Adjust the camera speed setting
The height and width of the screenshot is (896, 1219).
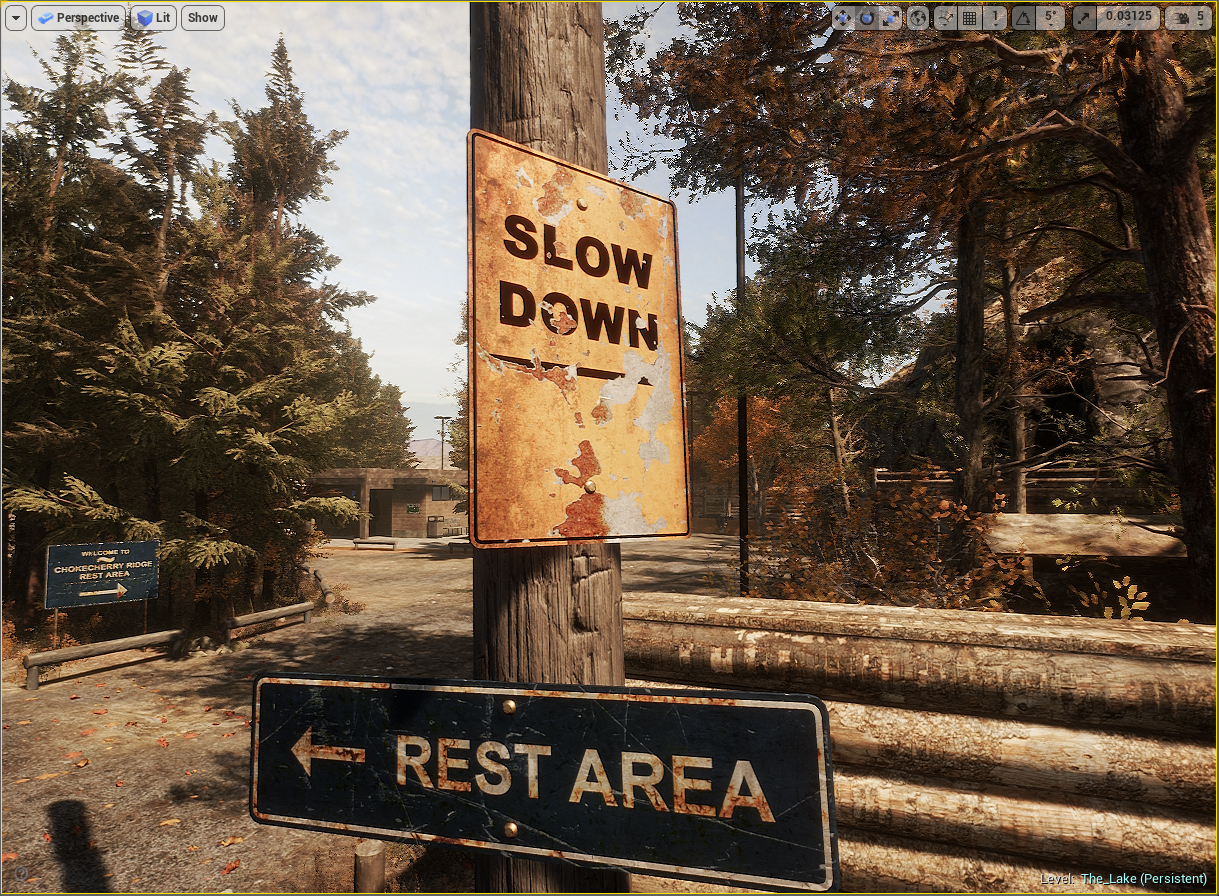tap(1188, 18)
